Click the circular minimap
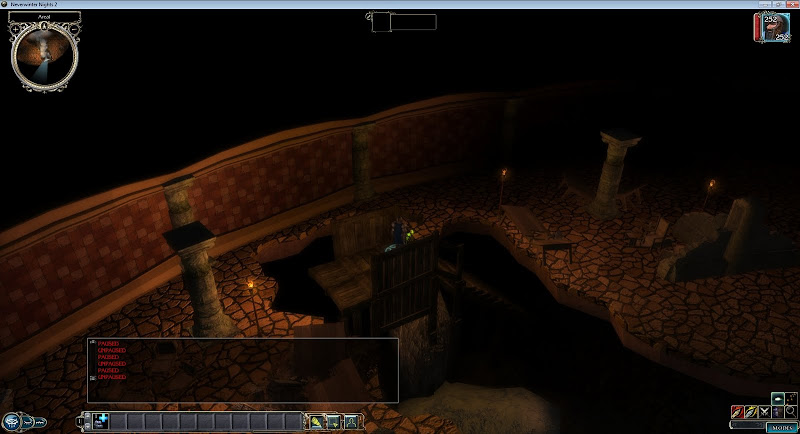The height and width of the screenshot is (434, 800). pyautogui.click(x=44, y=53)
